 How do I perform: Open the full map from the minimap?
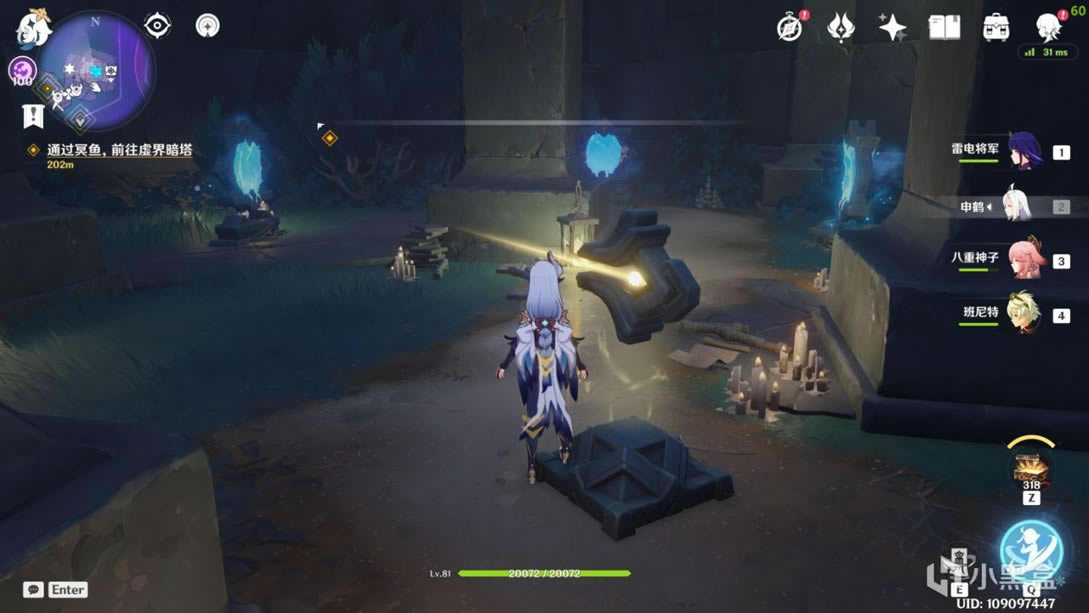(x=96, y=72)
